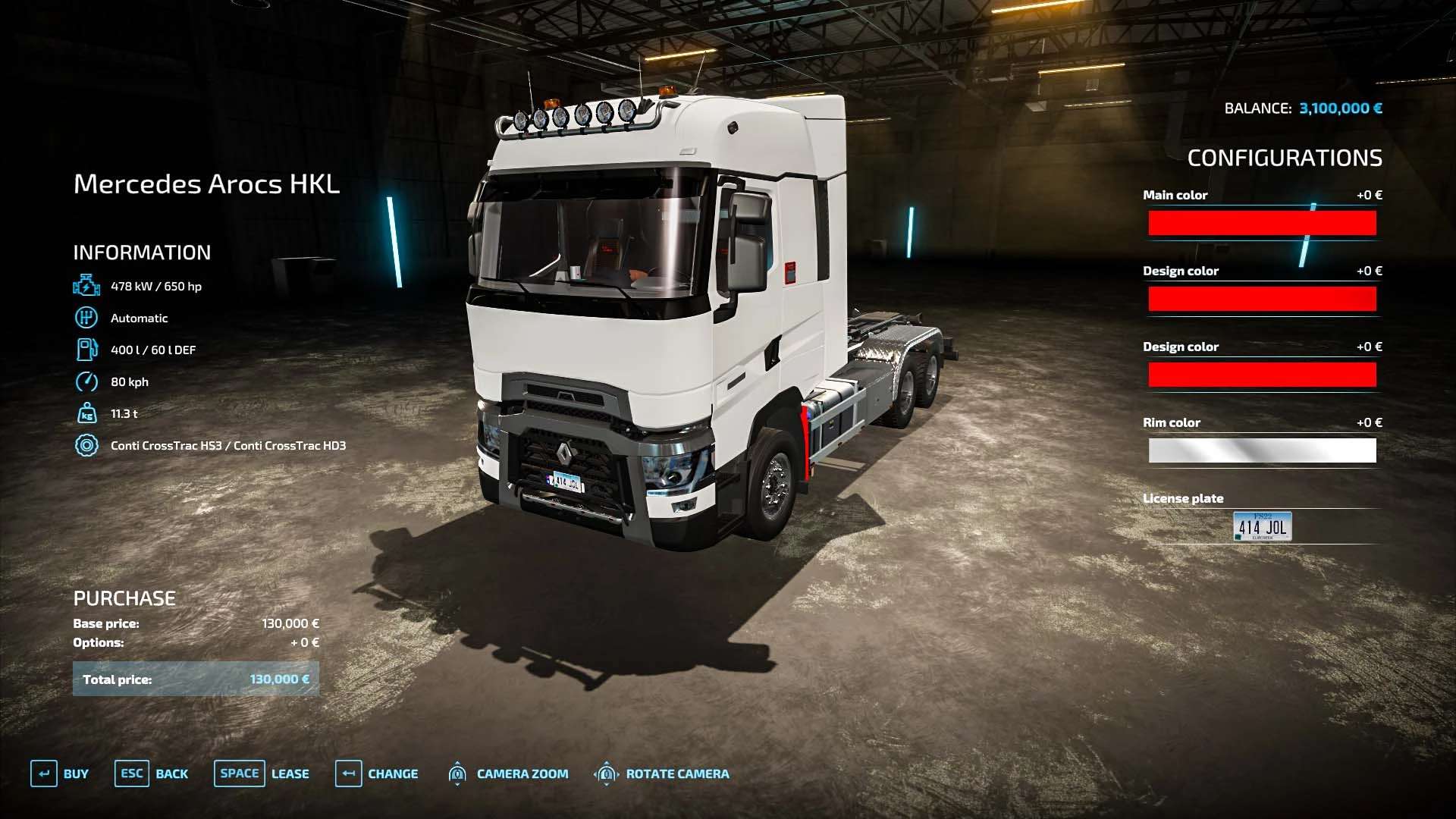Select the CHANGE button in the bottom bar
1456x819 pixels.
coord(377,773)
